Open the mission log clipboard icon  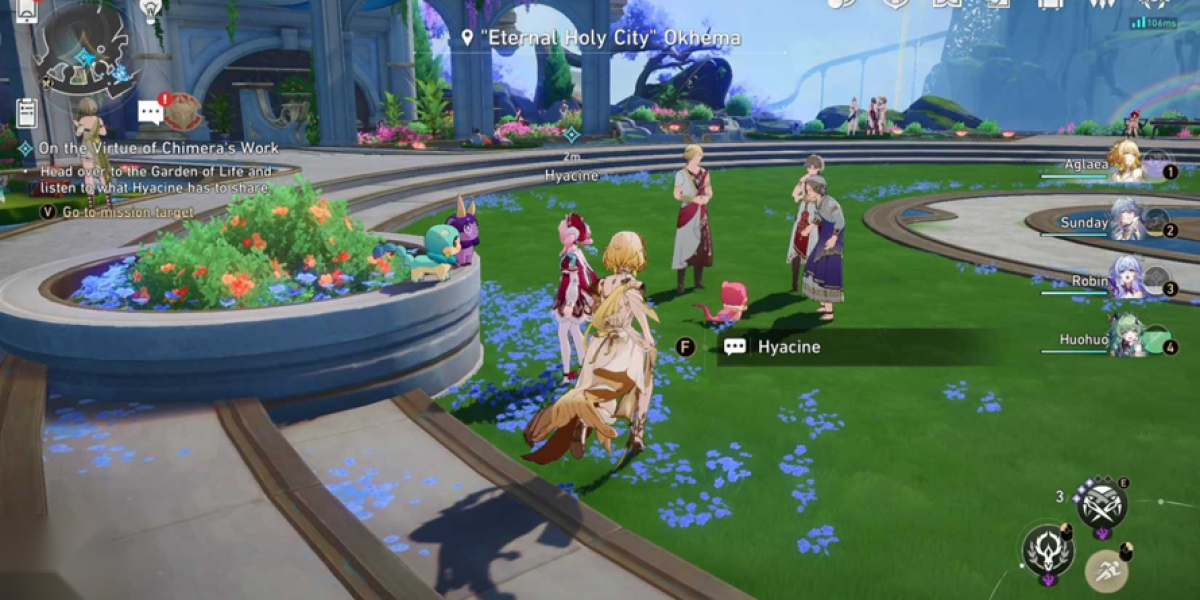pos(27,113)
